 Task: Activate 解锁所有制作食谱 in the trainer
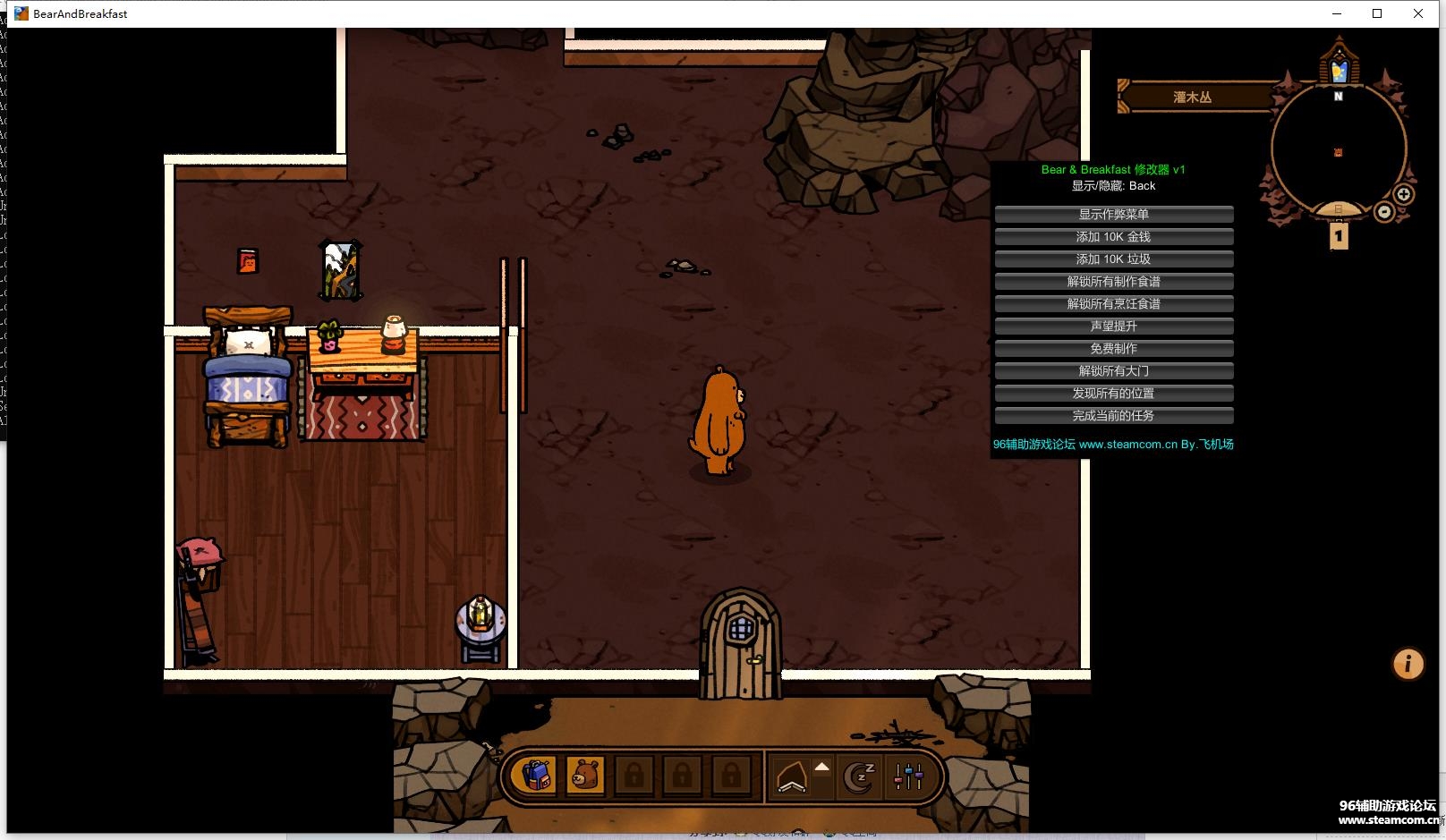(x=1113, y=282)
